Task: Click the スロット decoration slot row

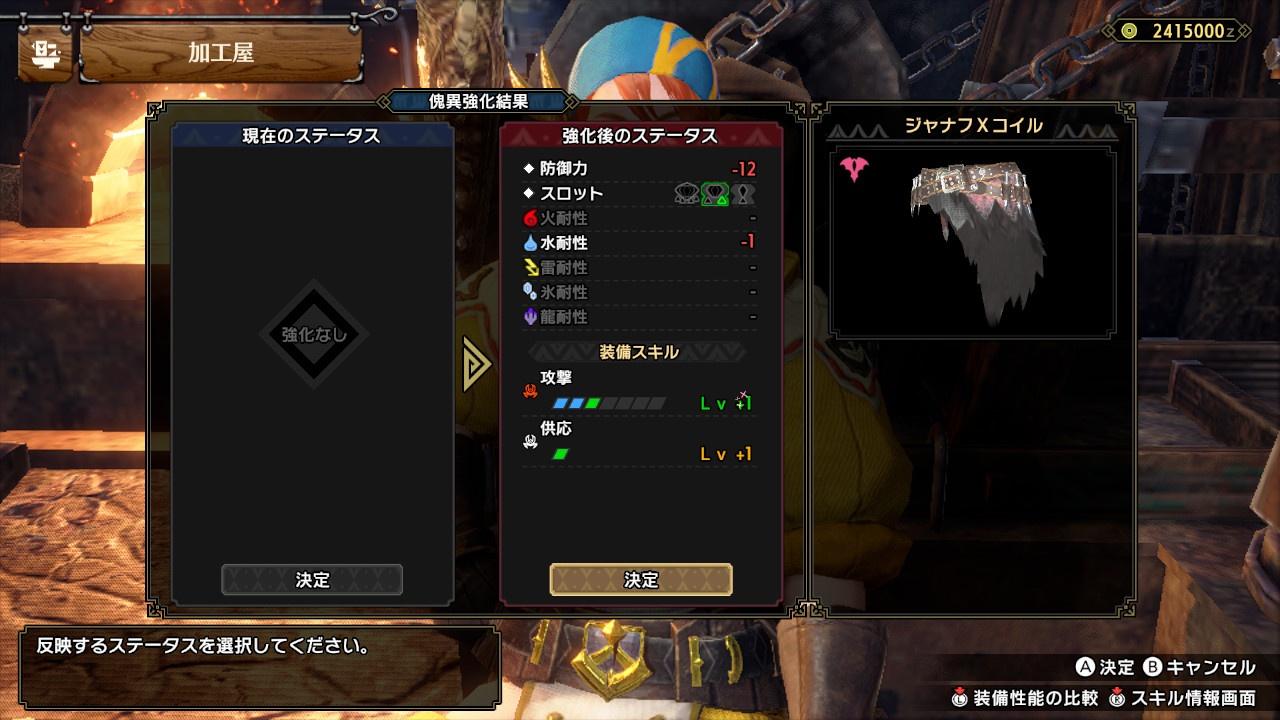Action: [x=640, y=194]
